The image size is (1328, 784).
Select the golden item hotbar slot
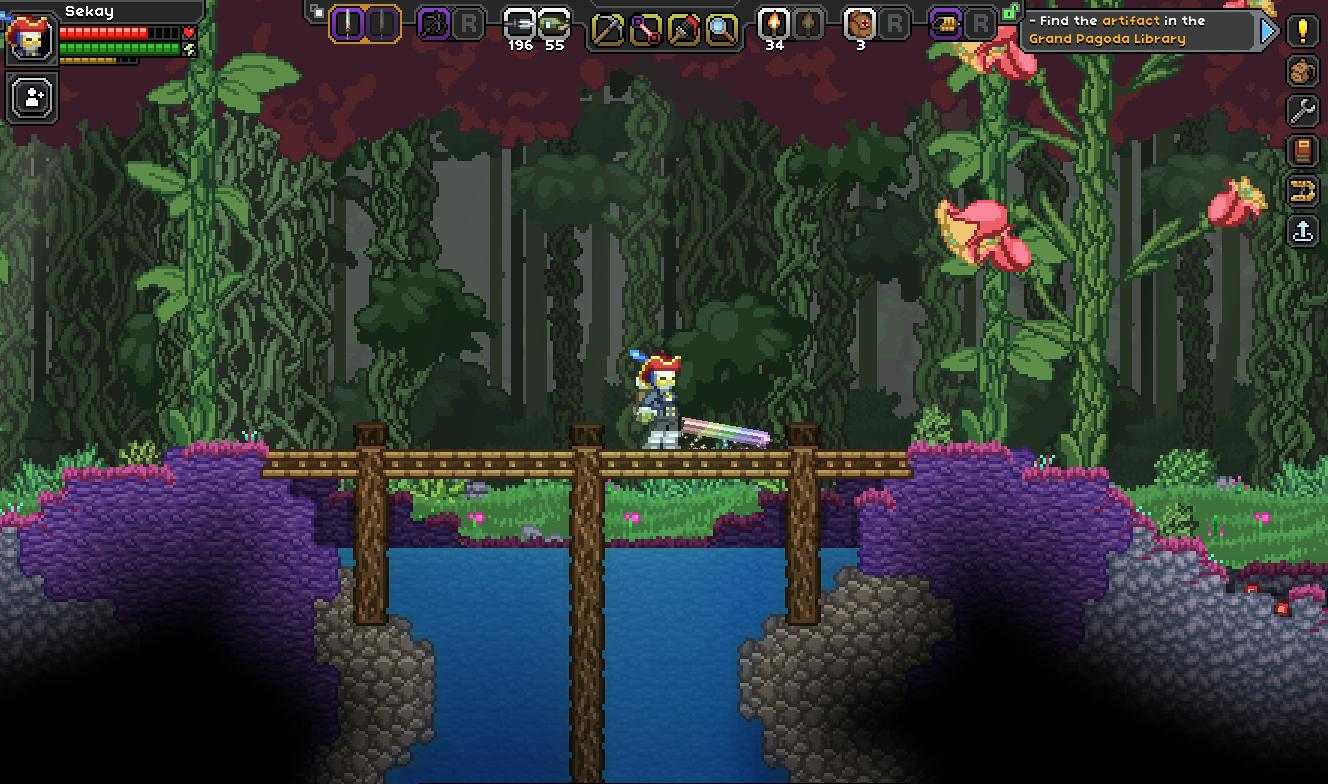coord(945,23)
